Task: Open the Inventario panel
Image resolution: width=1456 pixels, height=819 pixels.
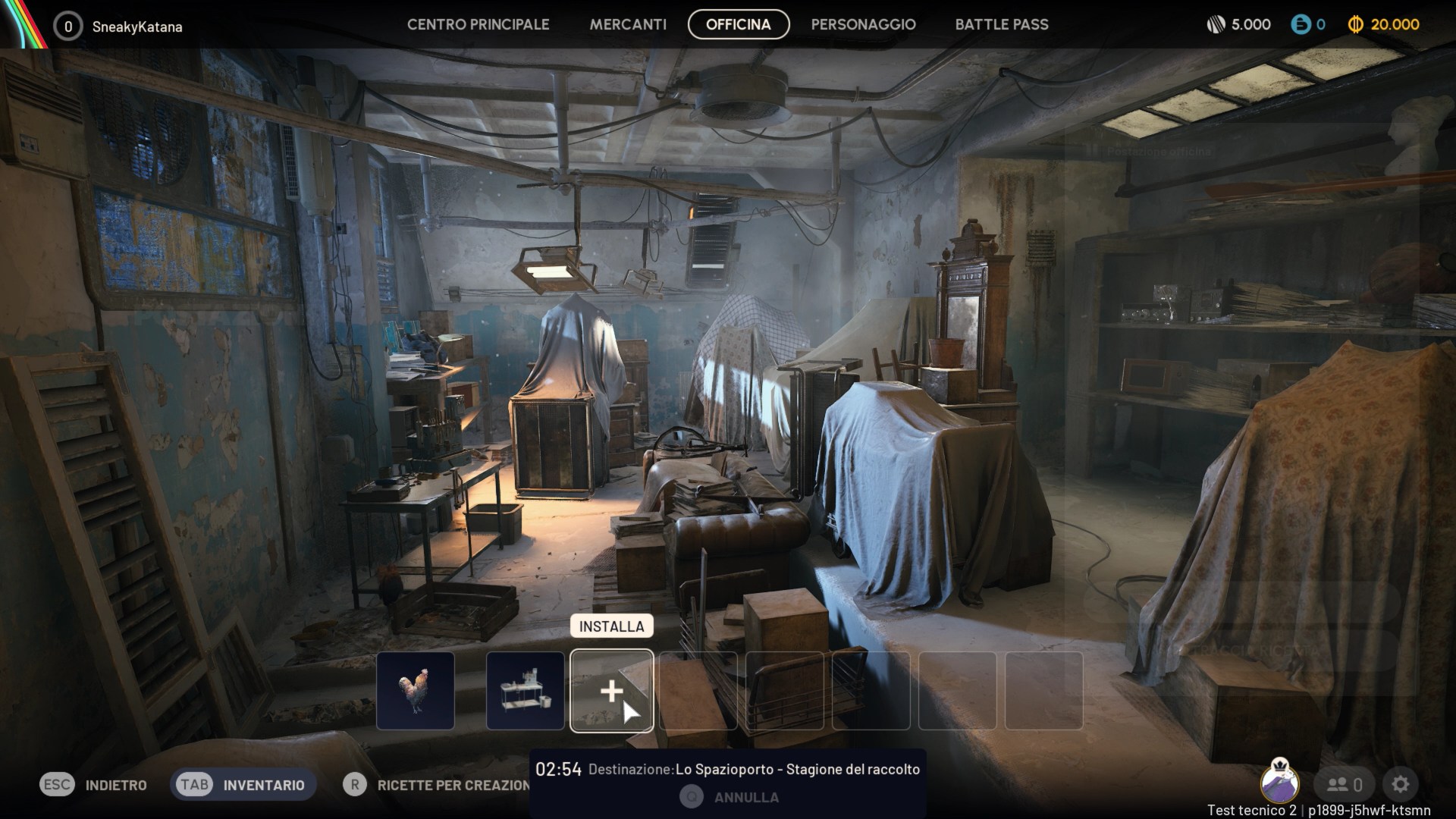Action: [242, 785]
